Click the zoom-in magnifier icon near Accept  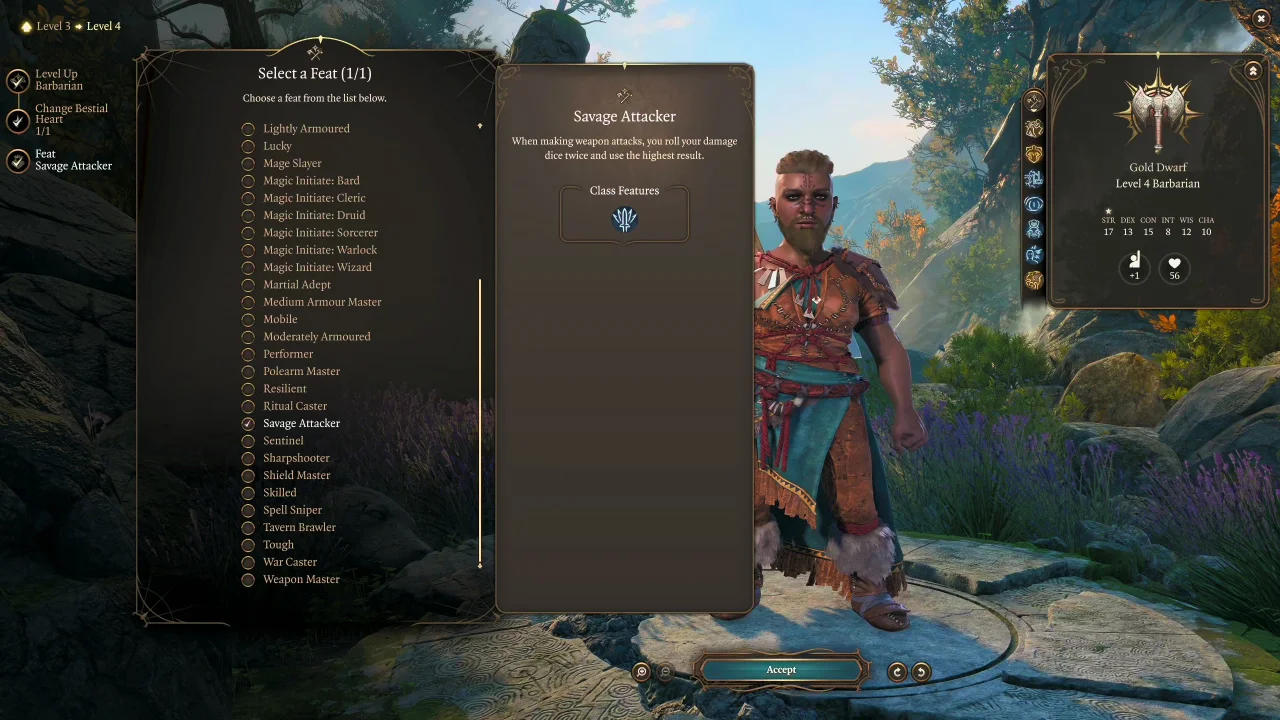[x=641, y=671]
